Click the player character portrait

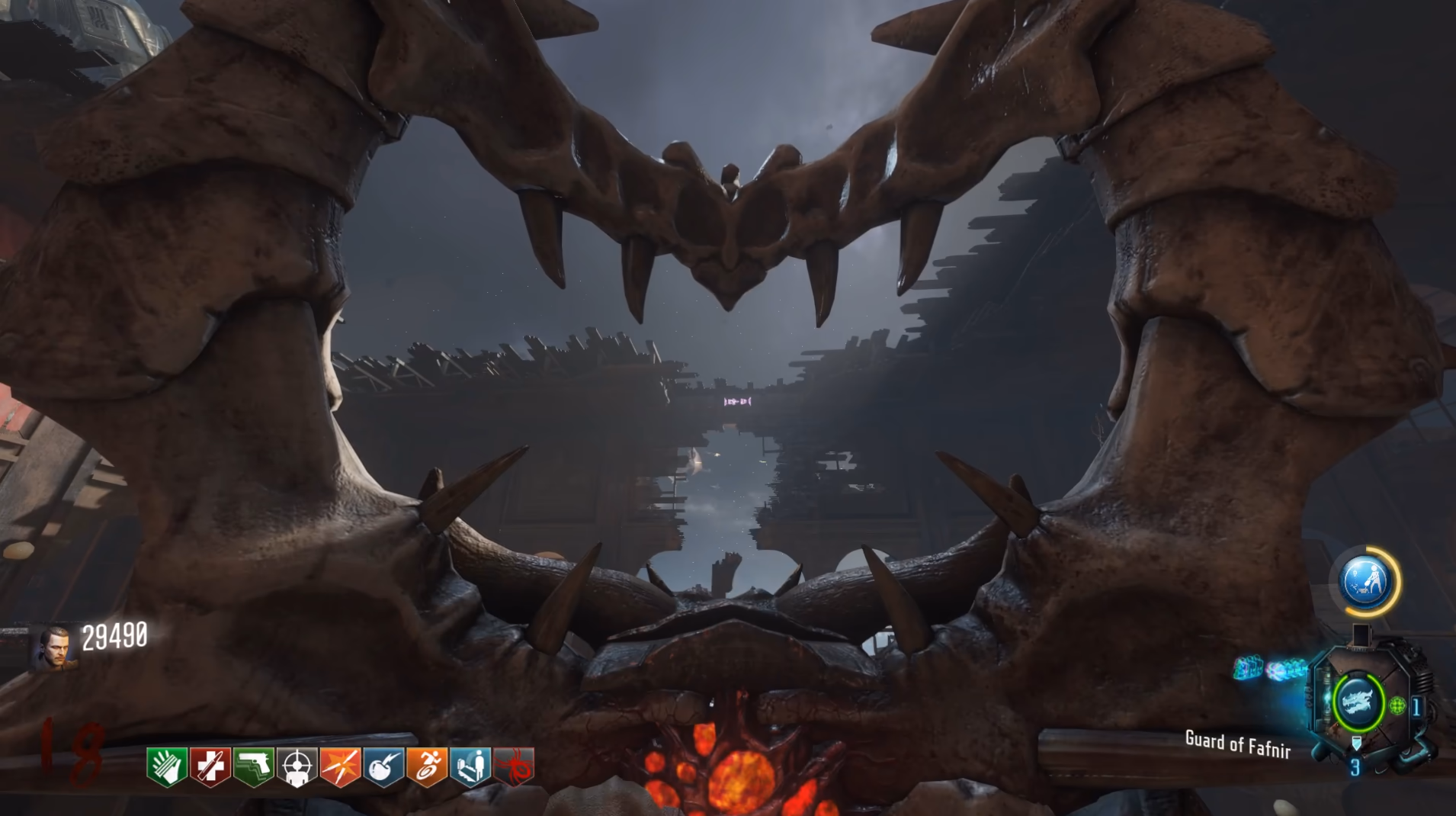(55, 647)
